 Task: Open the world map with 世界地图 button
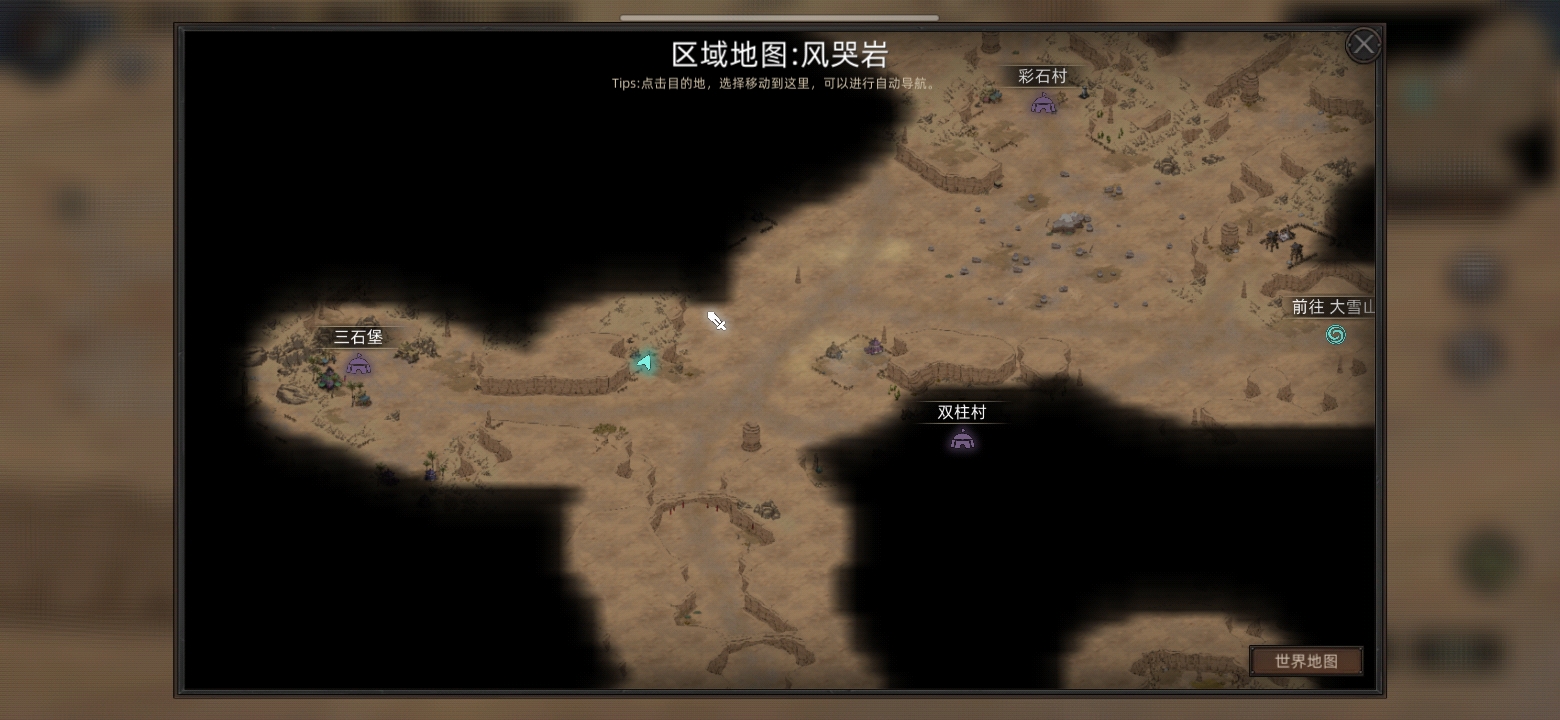(x=1306, y=660)
